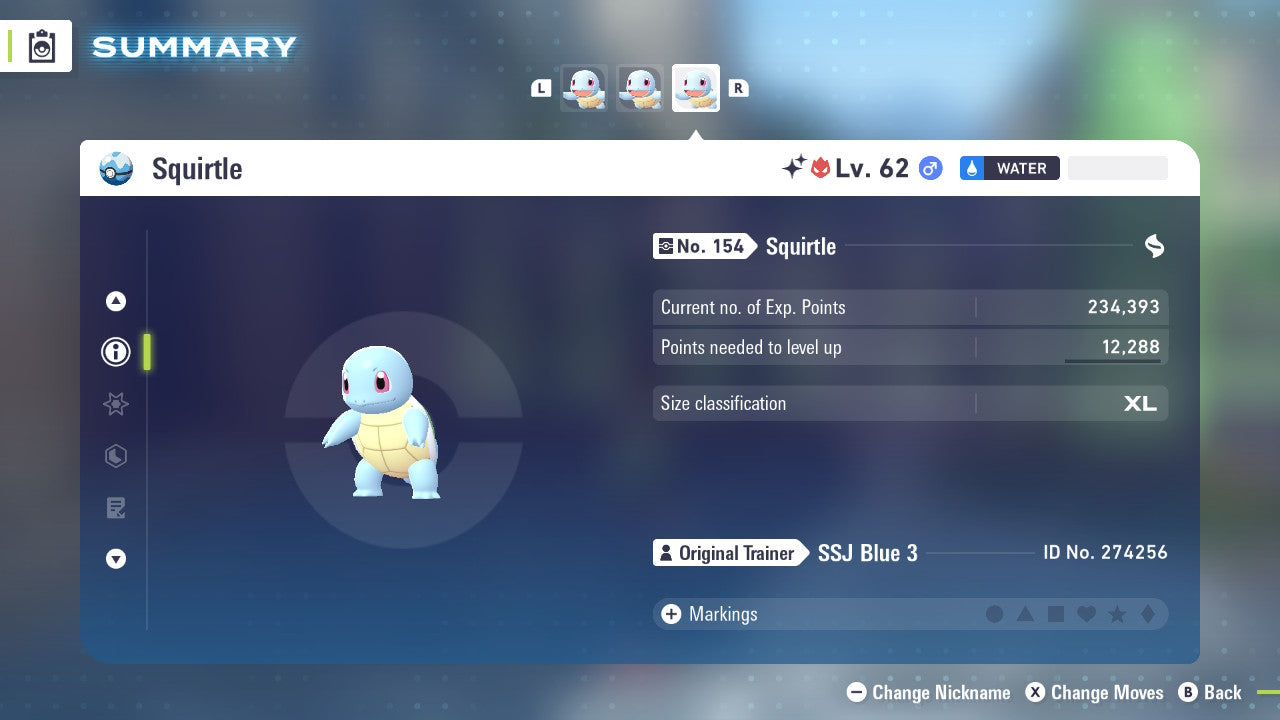Select the first Squirtle party thumbnail

pyautogui.click(x=584, y=88)
